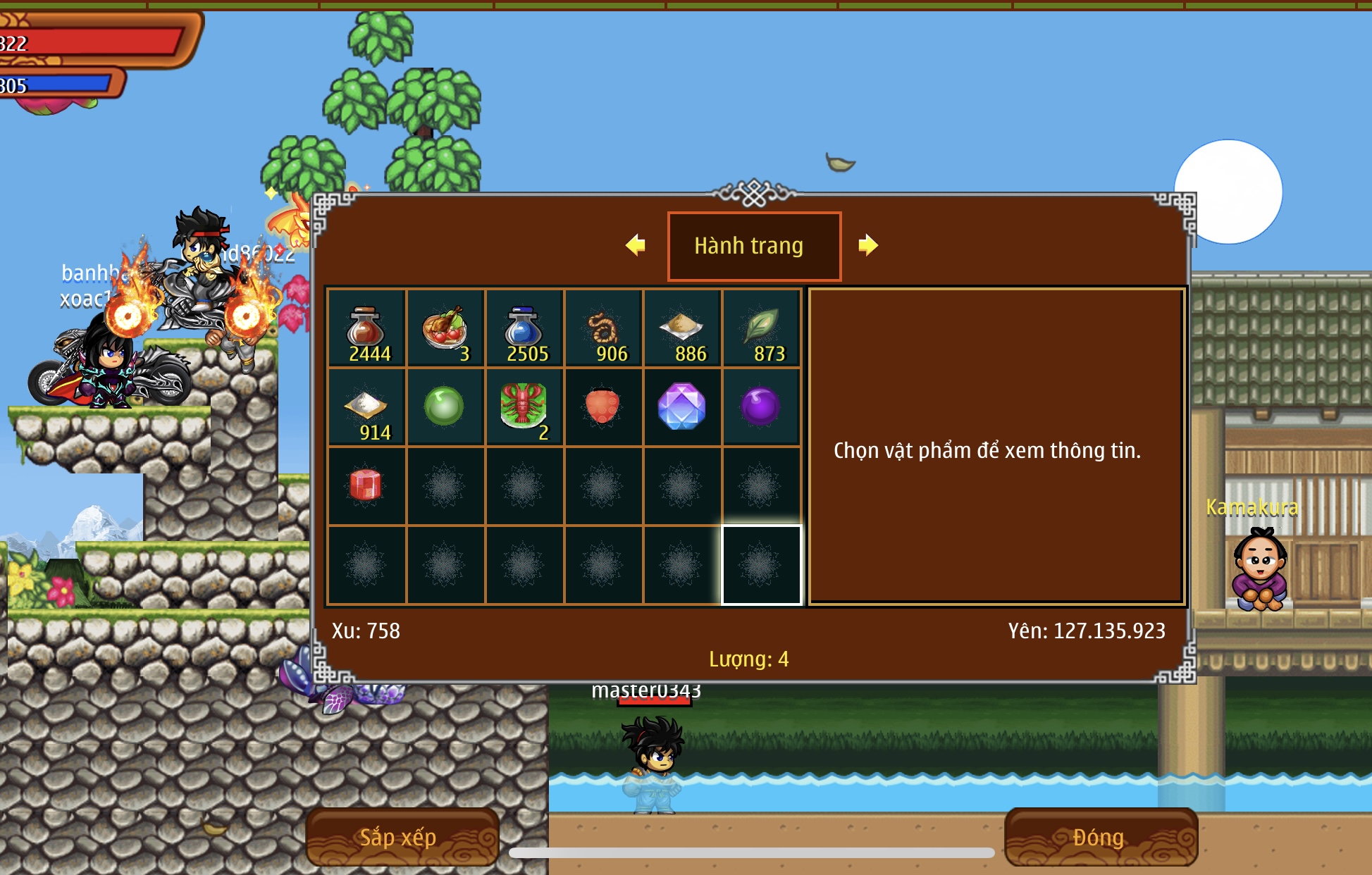This screenshot has width=1372, height=875.
Task: Select the tan powder stack of 886
Action: click(682, 328)
